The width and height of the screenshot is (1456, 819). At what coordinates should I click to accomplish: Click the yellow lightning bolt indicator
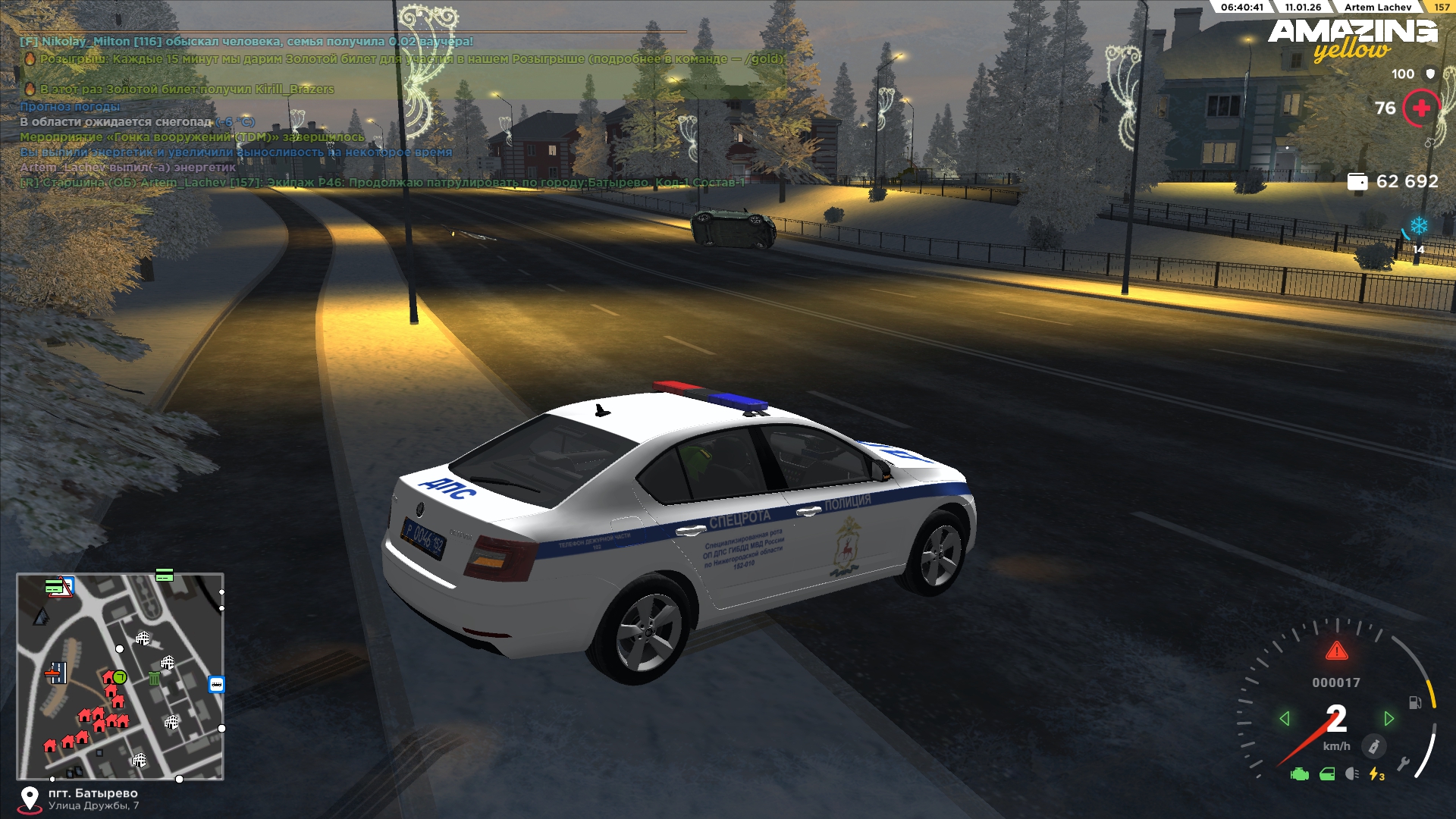pos(1376,774)
